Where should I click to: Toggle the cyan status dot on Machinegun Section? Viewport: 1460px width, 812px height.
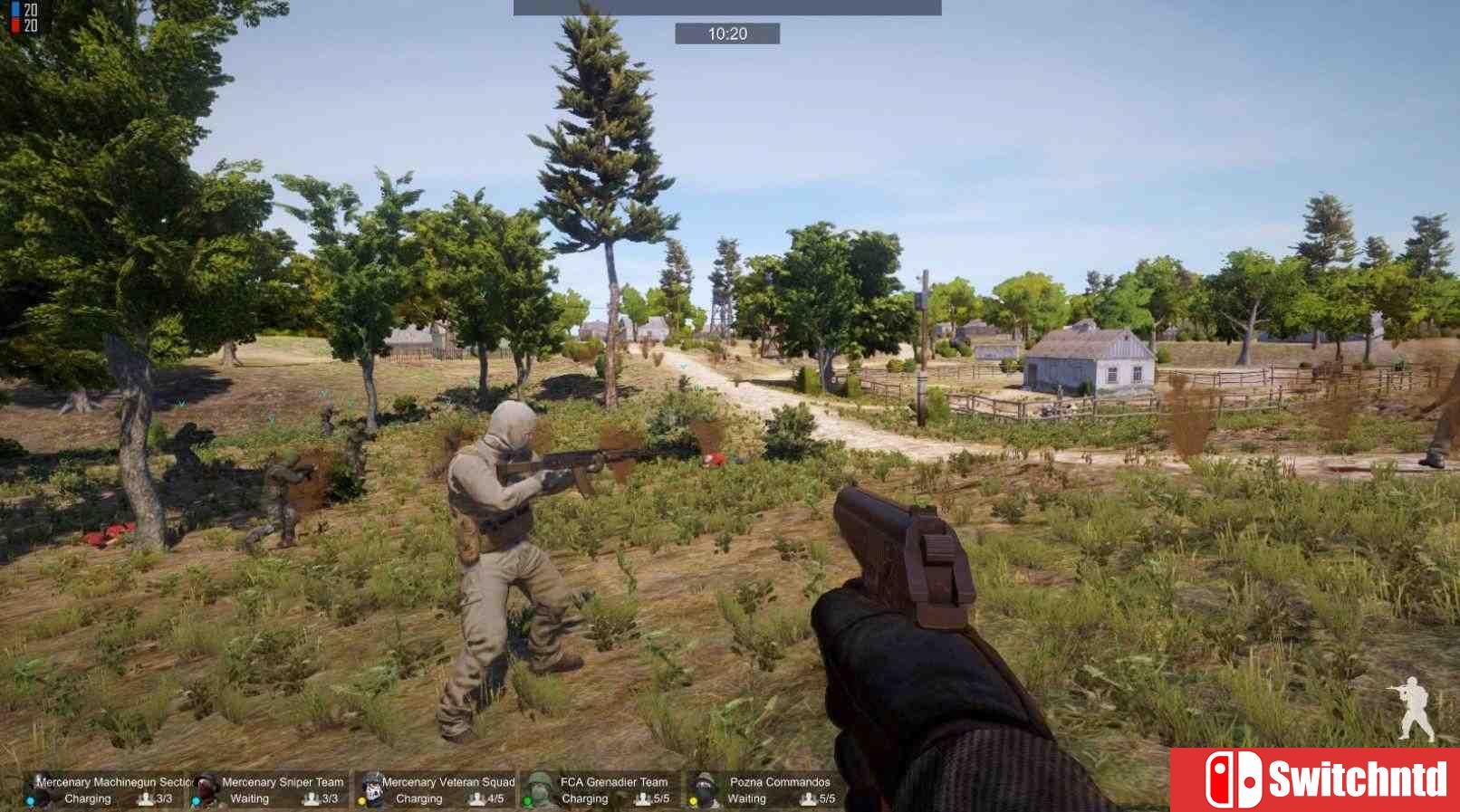point(30,801)
